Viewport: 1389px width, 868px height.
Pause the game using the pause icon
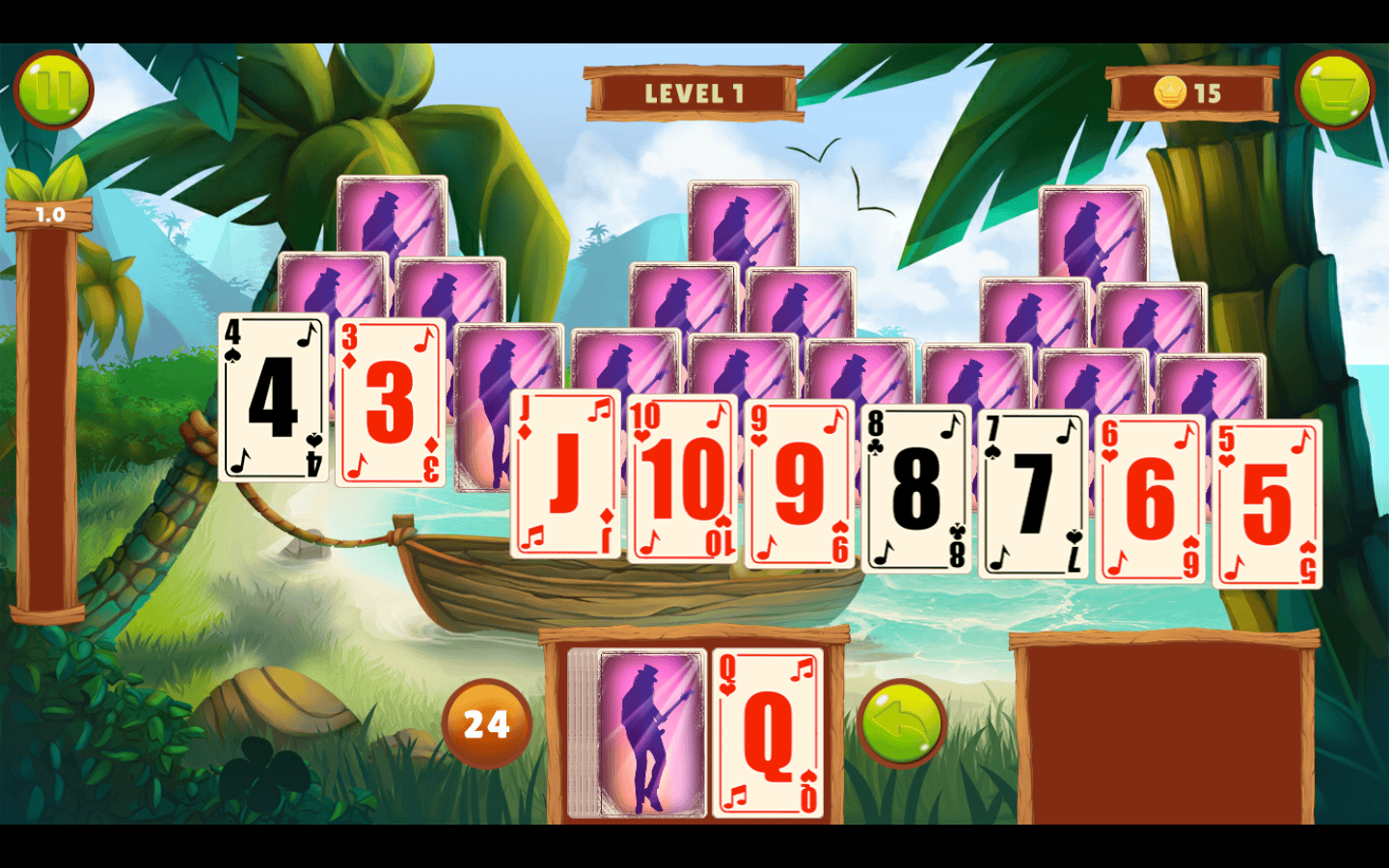point(53,89)
